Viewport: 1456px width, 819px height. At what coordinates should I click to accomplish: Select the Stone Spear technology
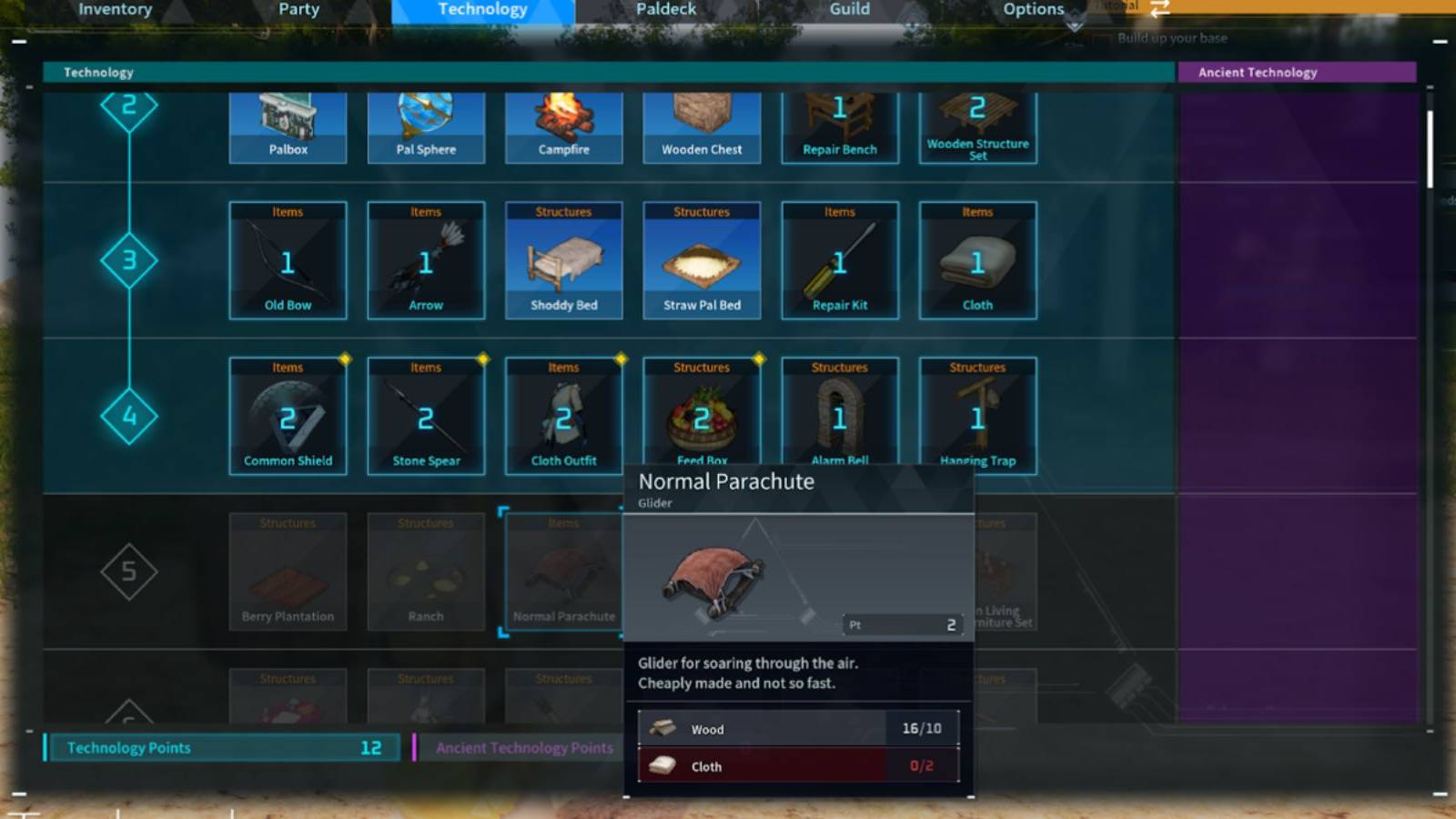426,417
